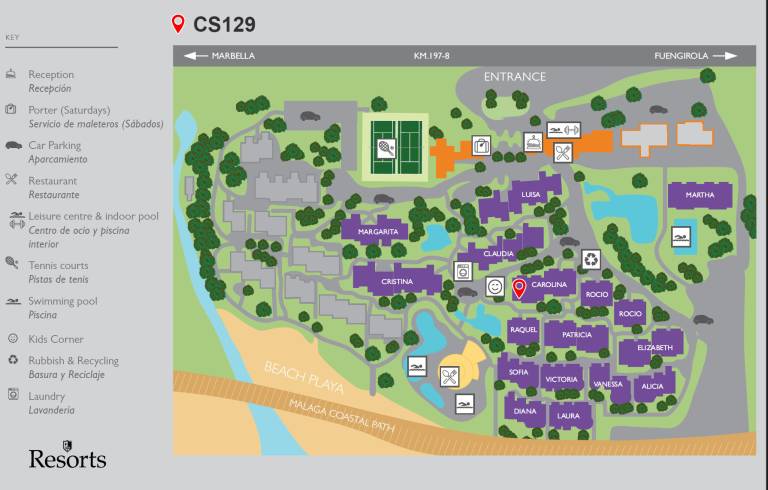Select the smiley Kids Corner map icon
The height and width of the screenshot is (490, 768).
(x=494, y=287)
